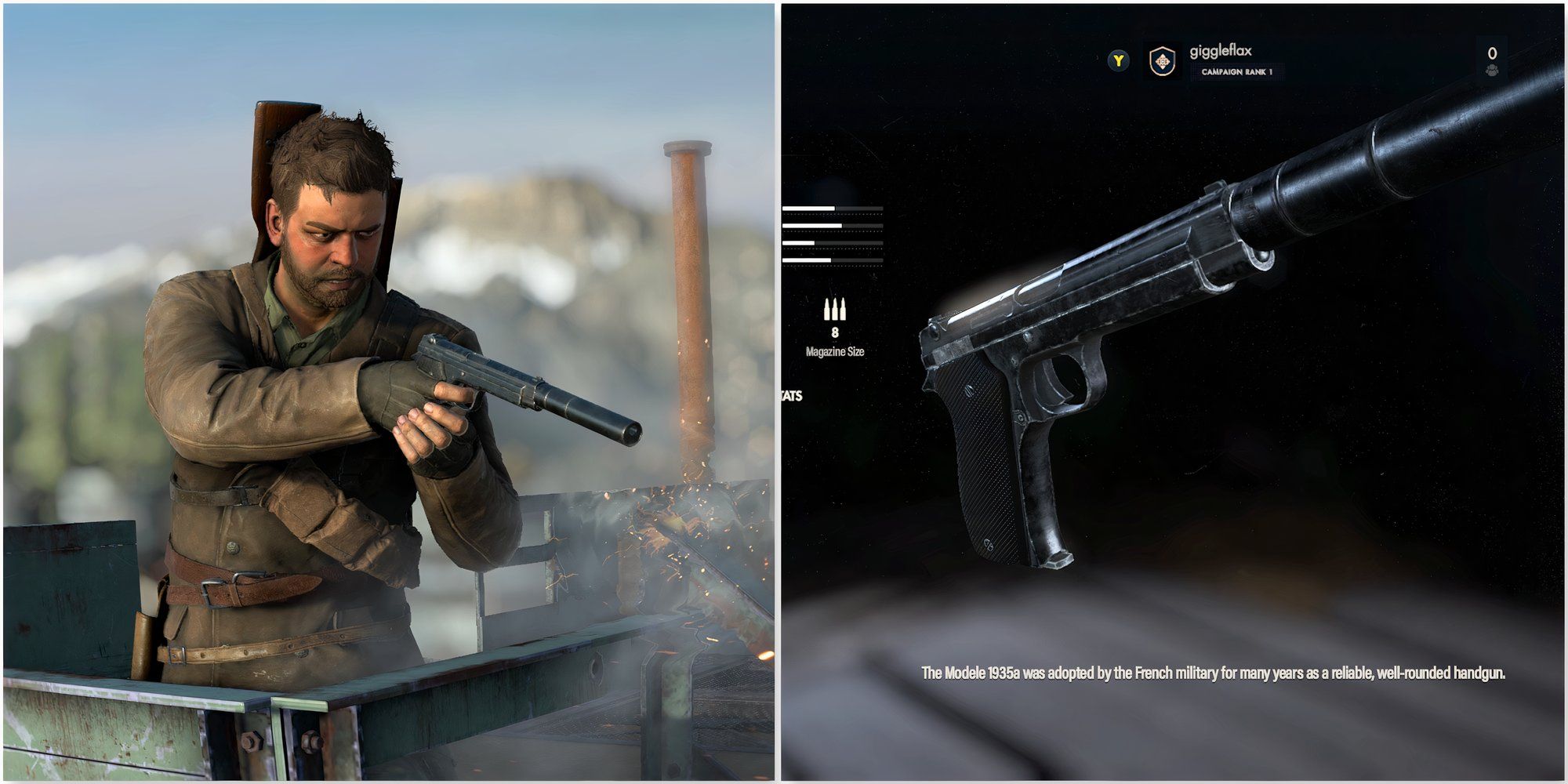Expand the partially hidden STATS panel

pyautogui.click(x=792, y=396)
